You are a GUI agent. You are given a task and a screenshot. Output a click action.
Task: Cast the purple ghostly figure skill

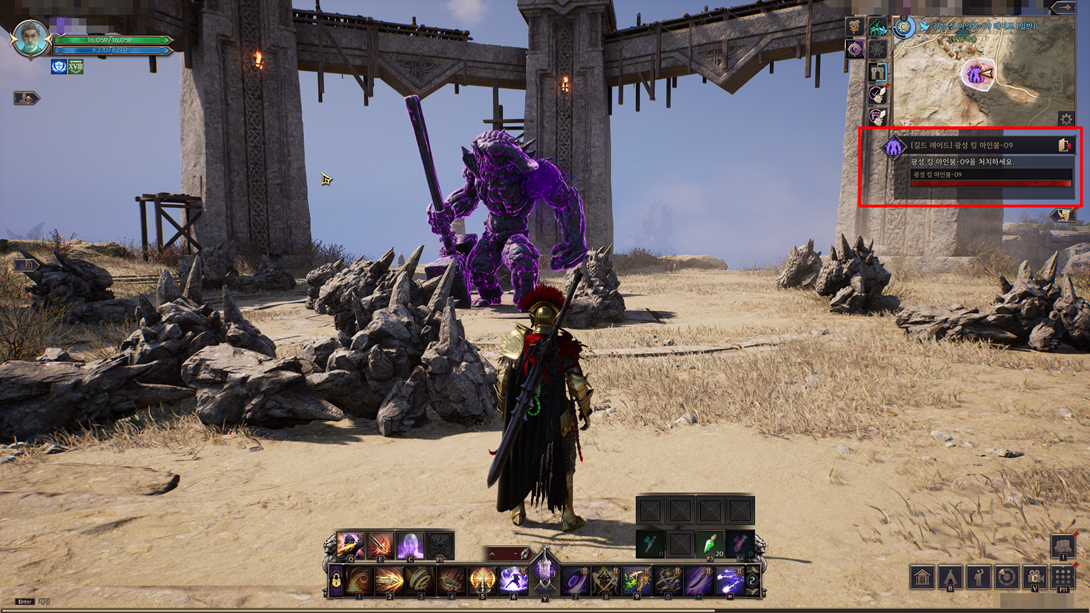(x=410, y=546)
